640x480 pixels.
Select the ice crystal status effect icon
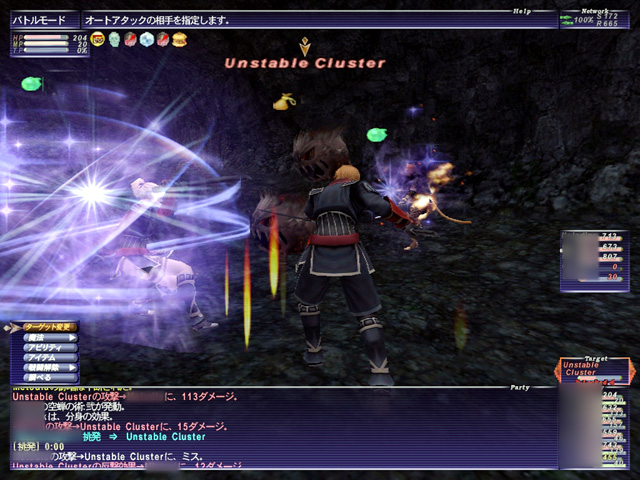(x=147, y=39)
